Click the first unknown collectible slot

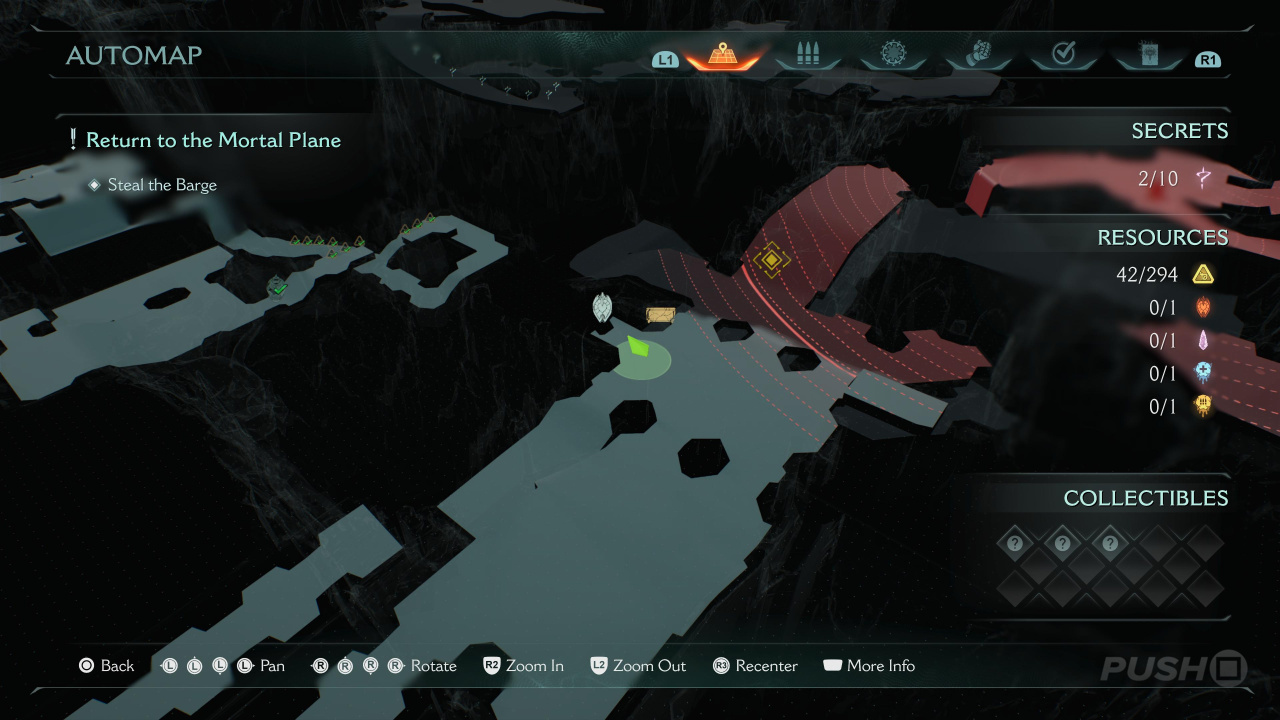(1015, 544)
